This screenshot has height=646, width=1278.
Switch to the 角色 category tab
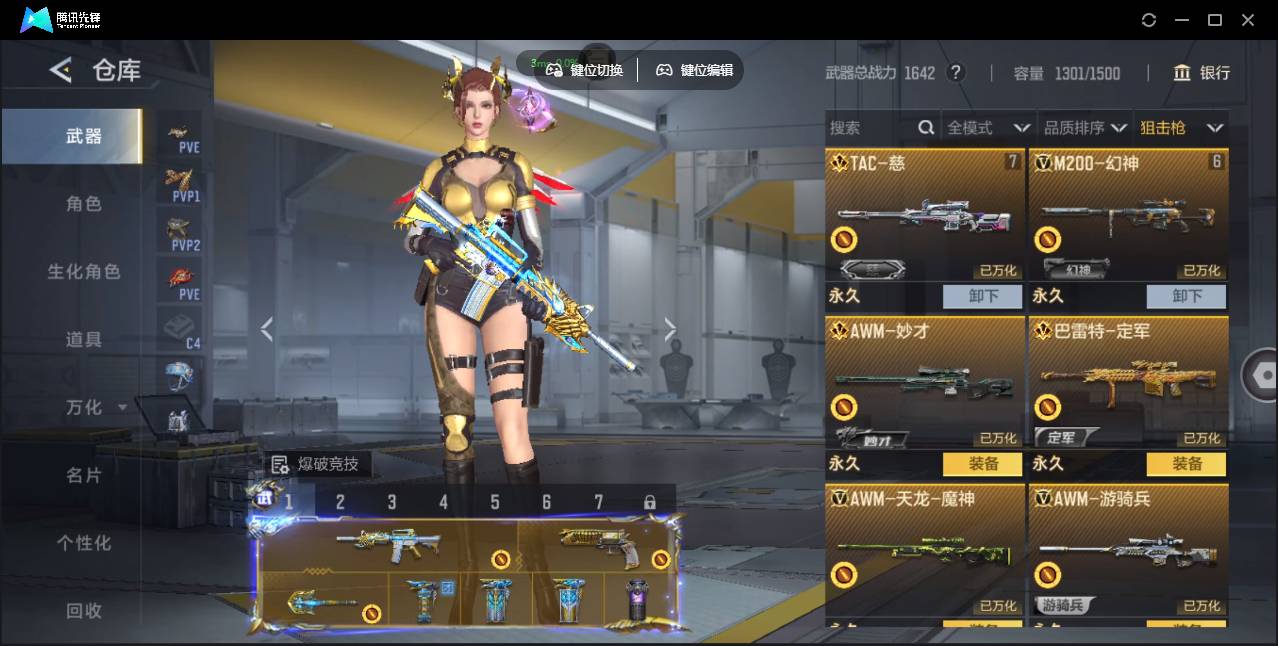[84, 204]
